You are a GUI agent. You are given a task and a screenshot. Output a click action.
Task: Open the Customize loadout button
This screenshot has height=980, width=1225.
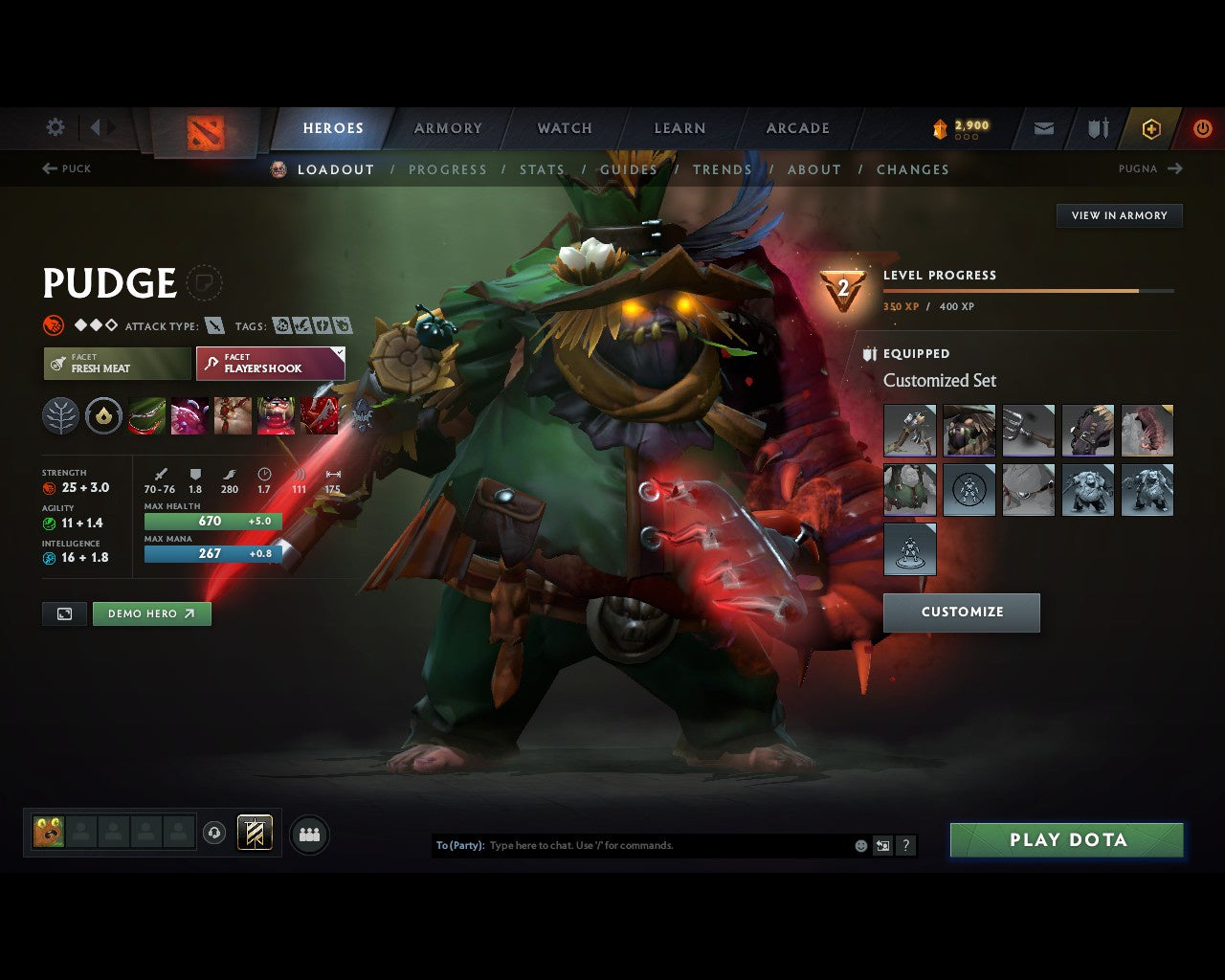[x=962, y=612]
